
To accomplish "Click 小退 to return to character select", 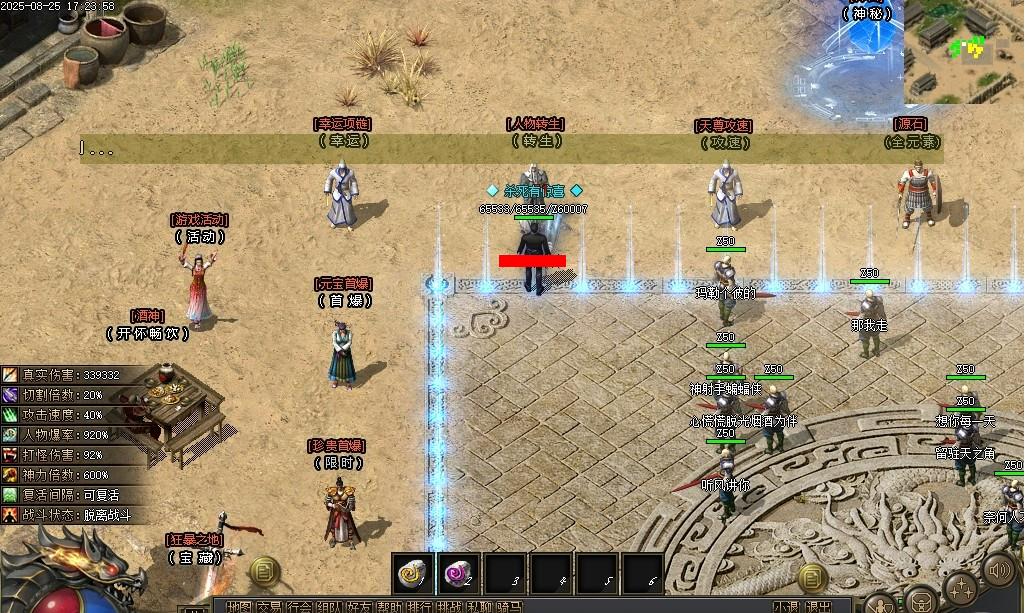I will [x=786, y=606].
